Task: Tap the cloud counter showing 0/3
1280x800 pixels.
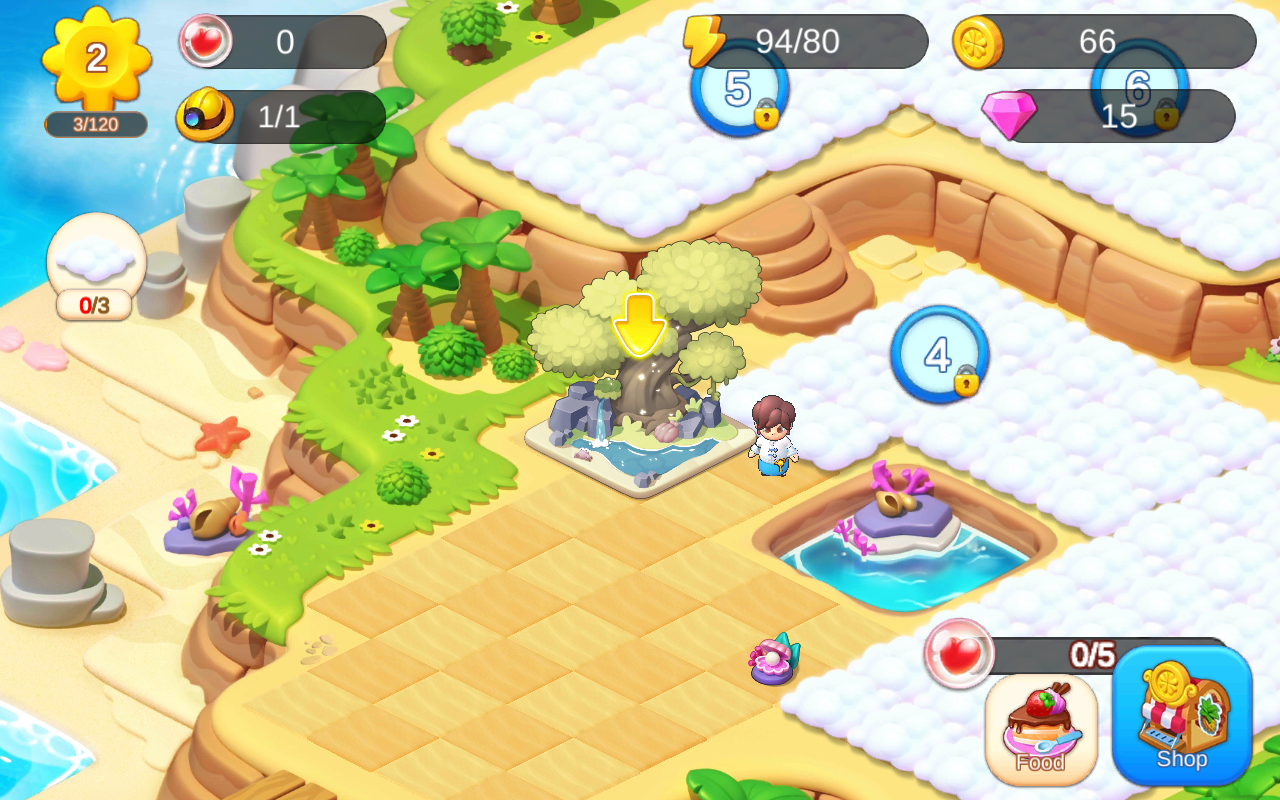Action: [x=96, y=270]
